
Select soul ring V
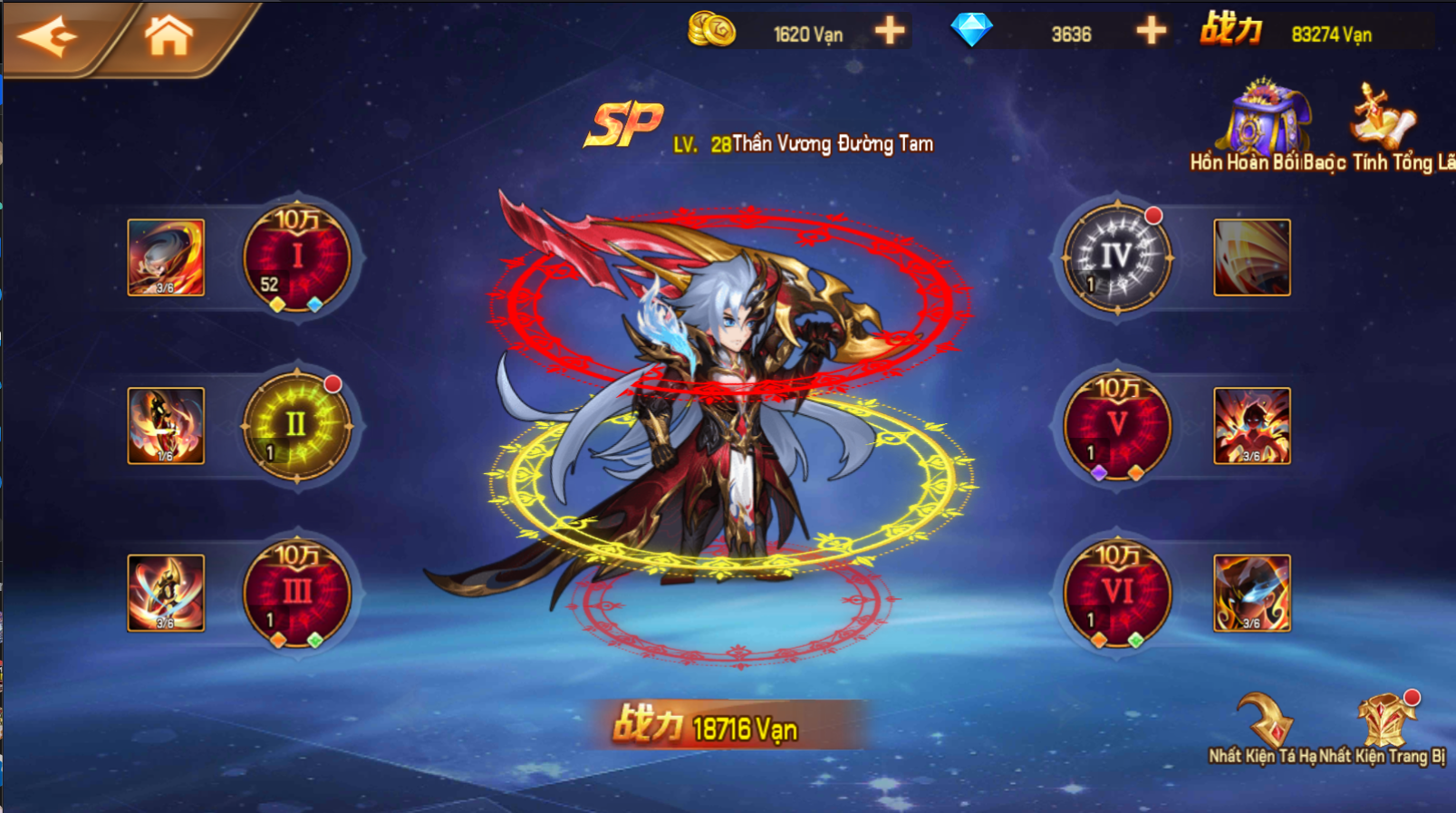[x=1116, y=426]
